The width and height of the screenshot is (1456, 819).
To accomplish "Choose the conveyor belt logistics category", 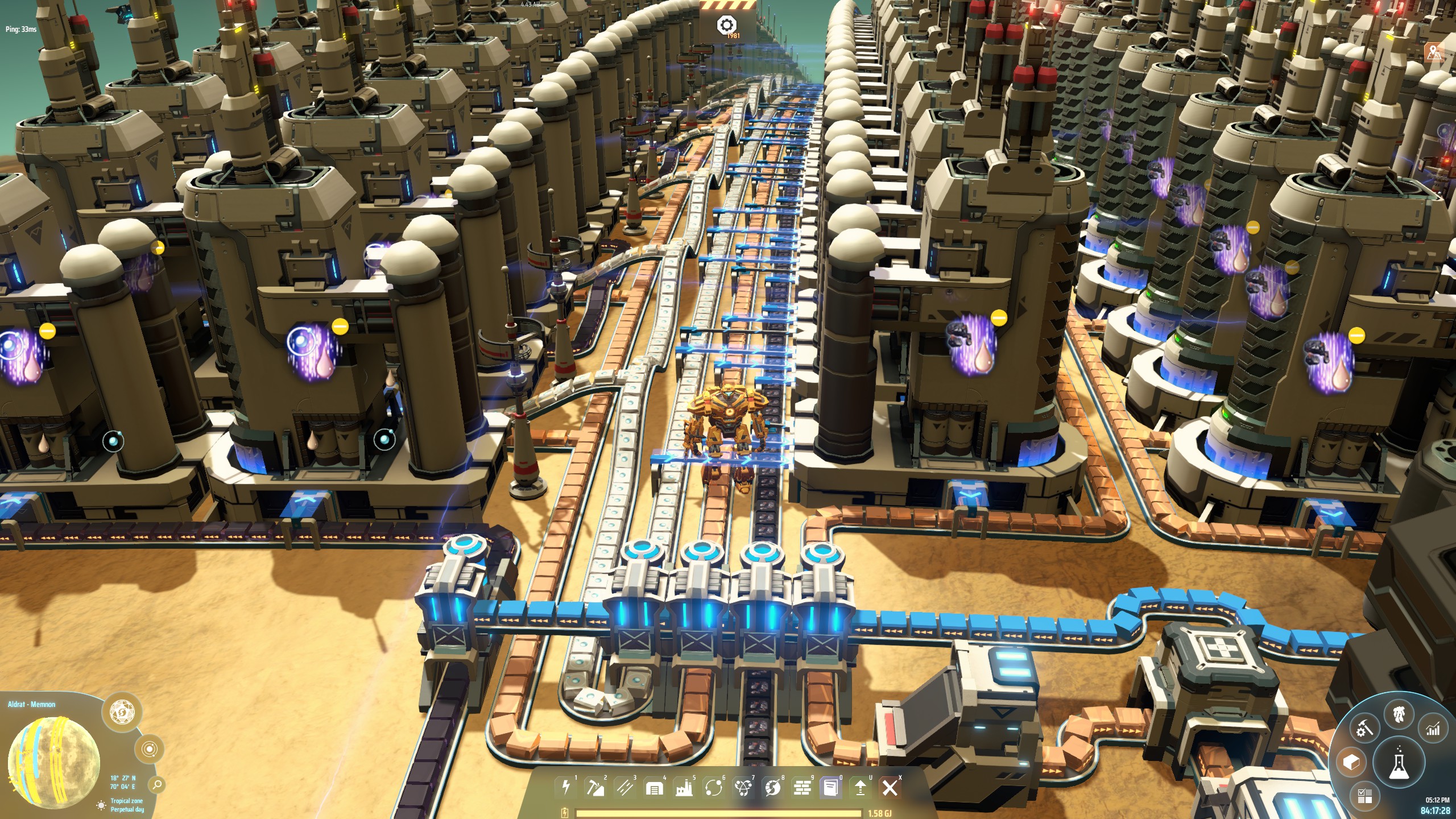I will coord(625,787).
